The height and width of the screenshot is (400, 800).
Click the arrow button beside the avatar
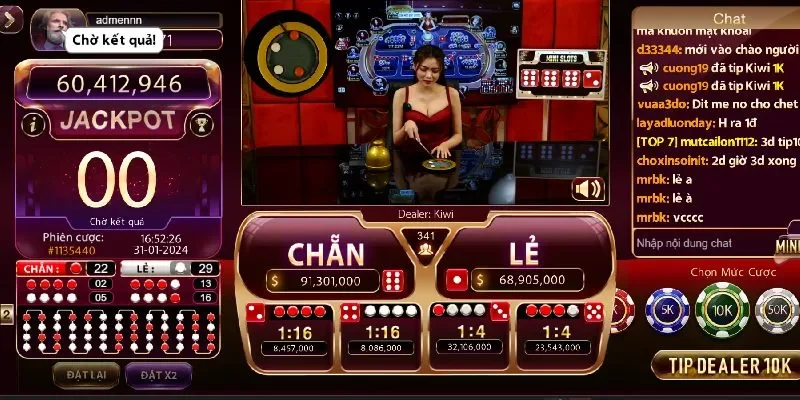(x=12, y=22)
